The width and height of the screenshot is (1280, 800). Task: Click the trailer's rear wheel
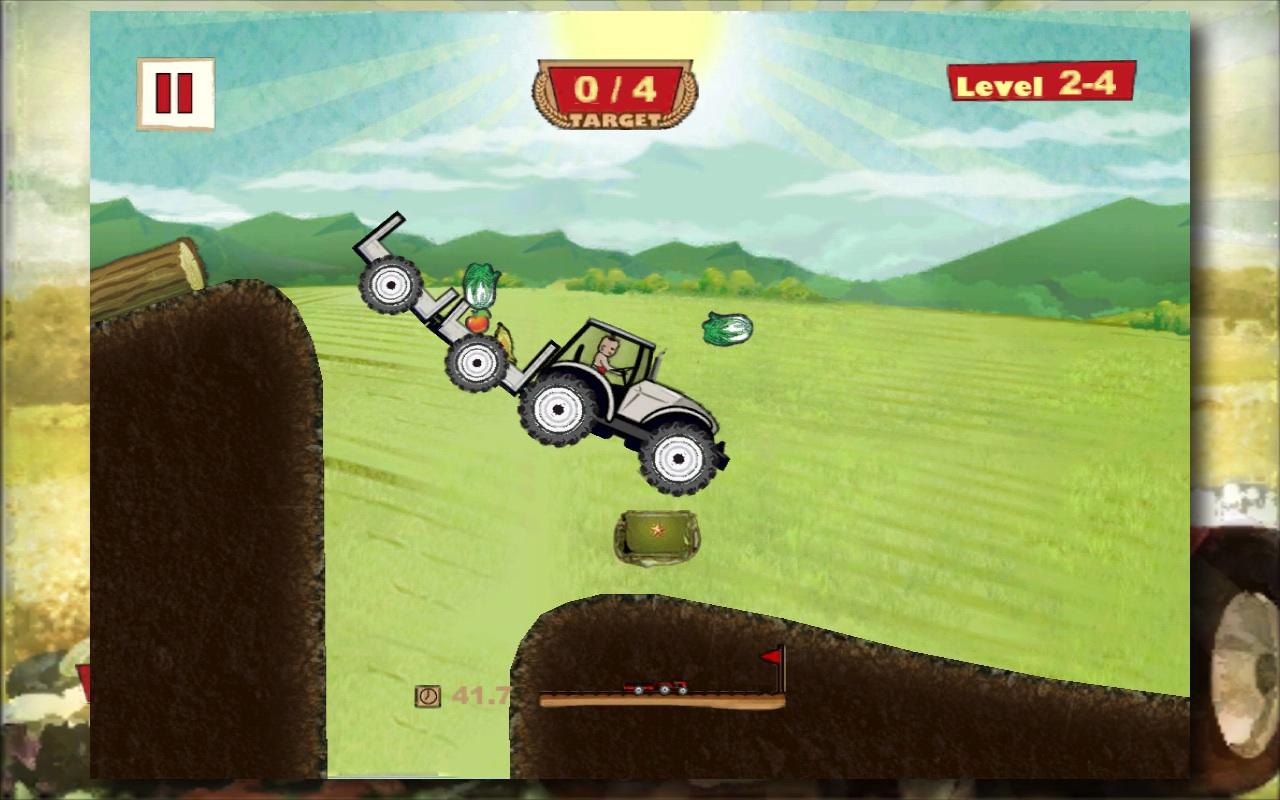[389, 287]
